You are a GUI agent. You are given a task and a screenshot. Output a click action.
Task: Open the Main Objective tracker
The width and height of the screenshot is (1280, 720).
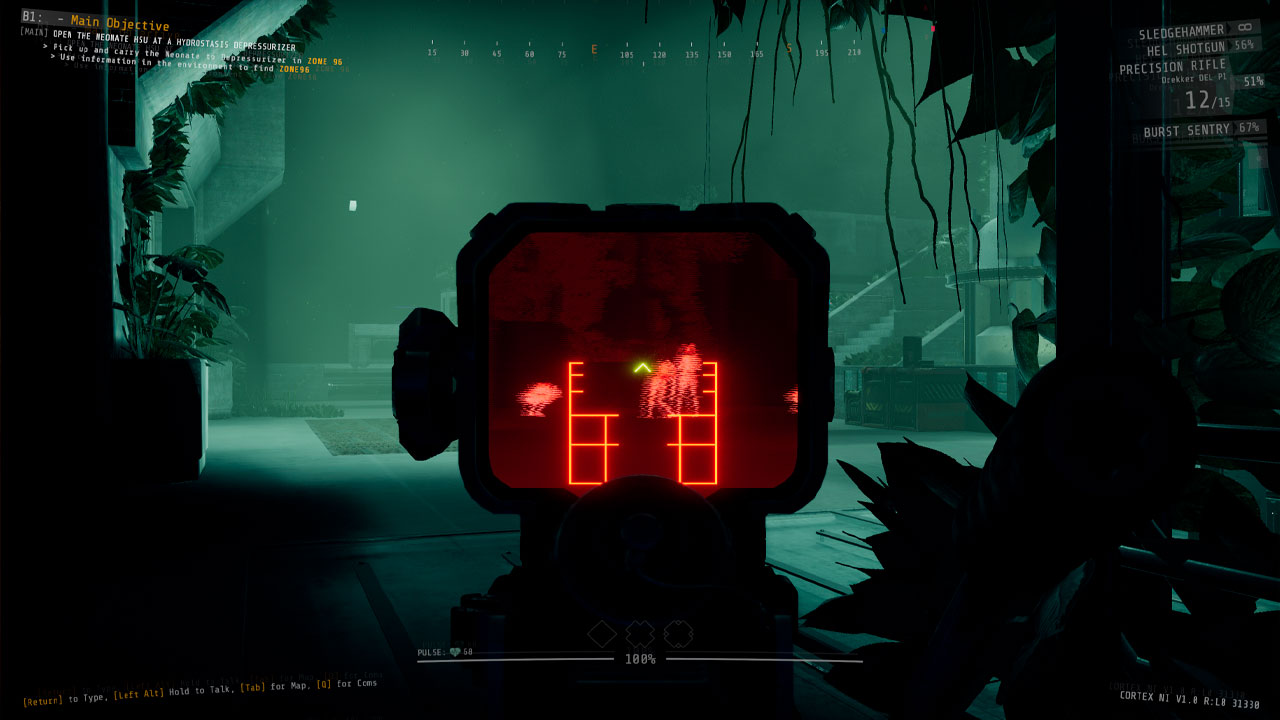point(120,25)
